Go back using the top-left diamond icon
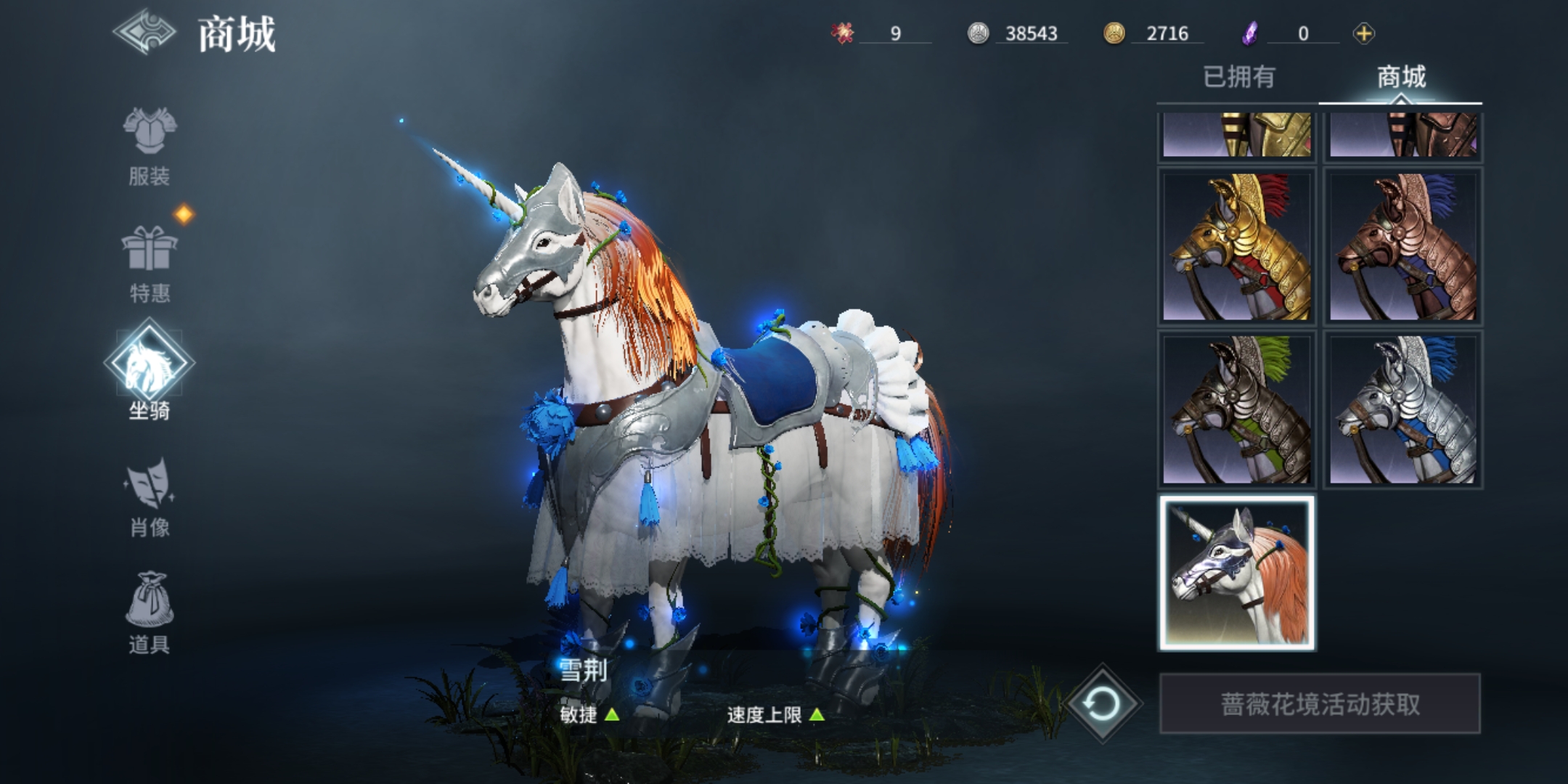 144,33
